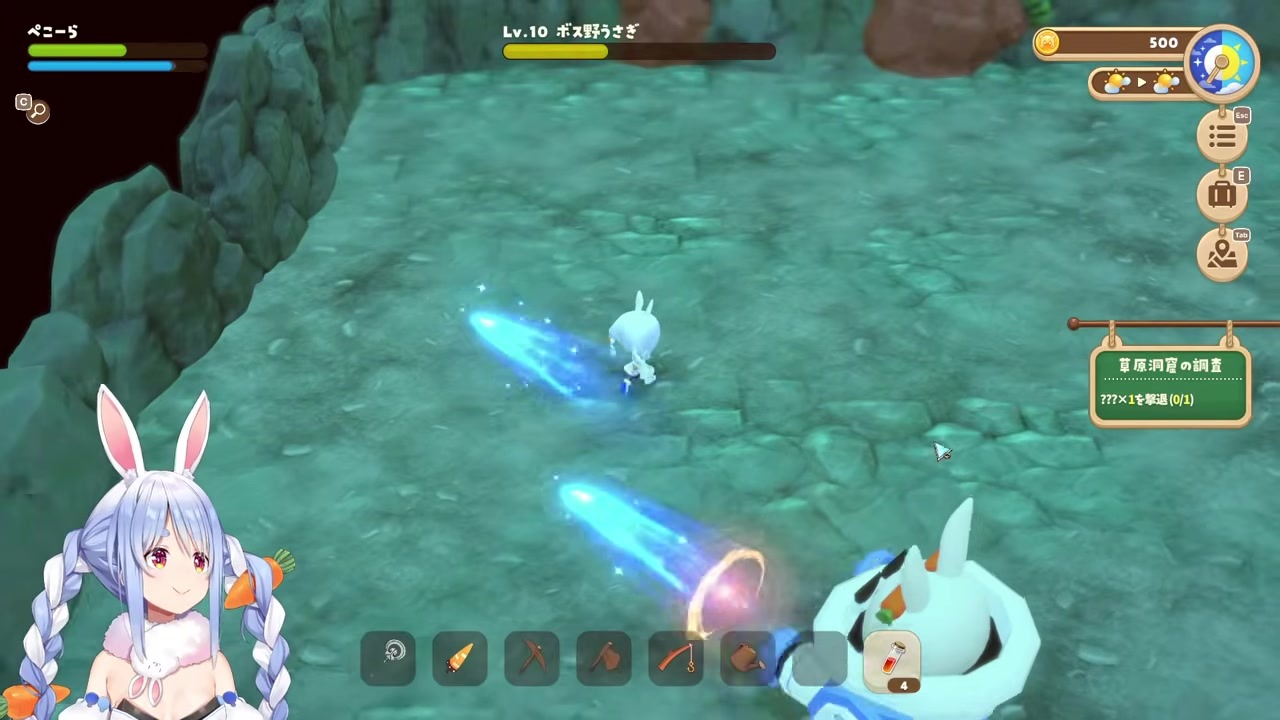
Task: Select the axe tool slot
Action: 604,658
